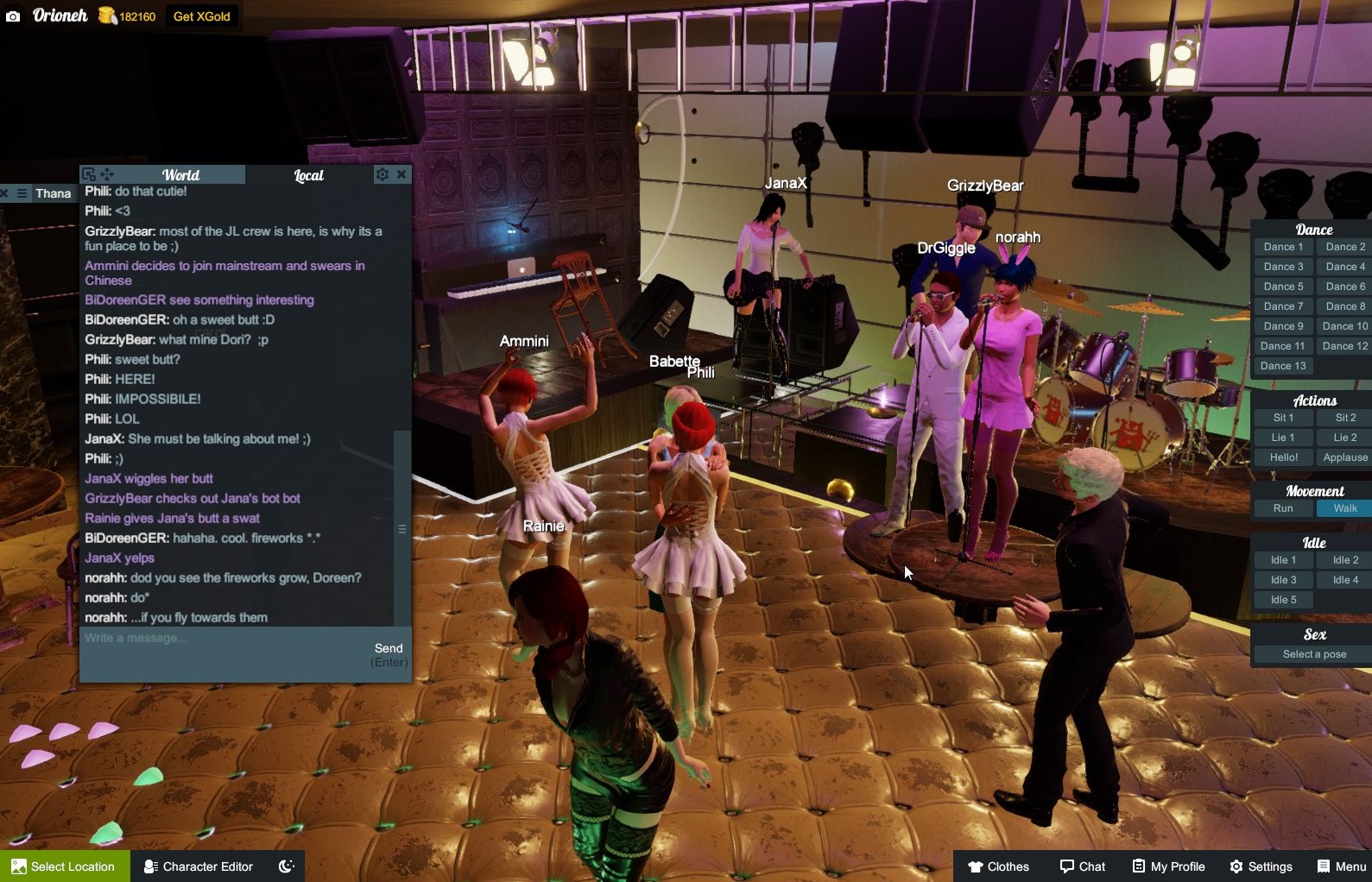
Task: Open chat settings gear icon
Action: tap(382, 174)
